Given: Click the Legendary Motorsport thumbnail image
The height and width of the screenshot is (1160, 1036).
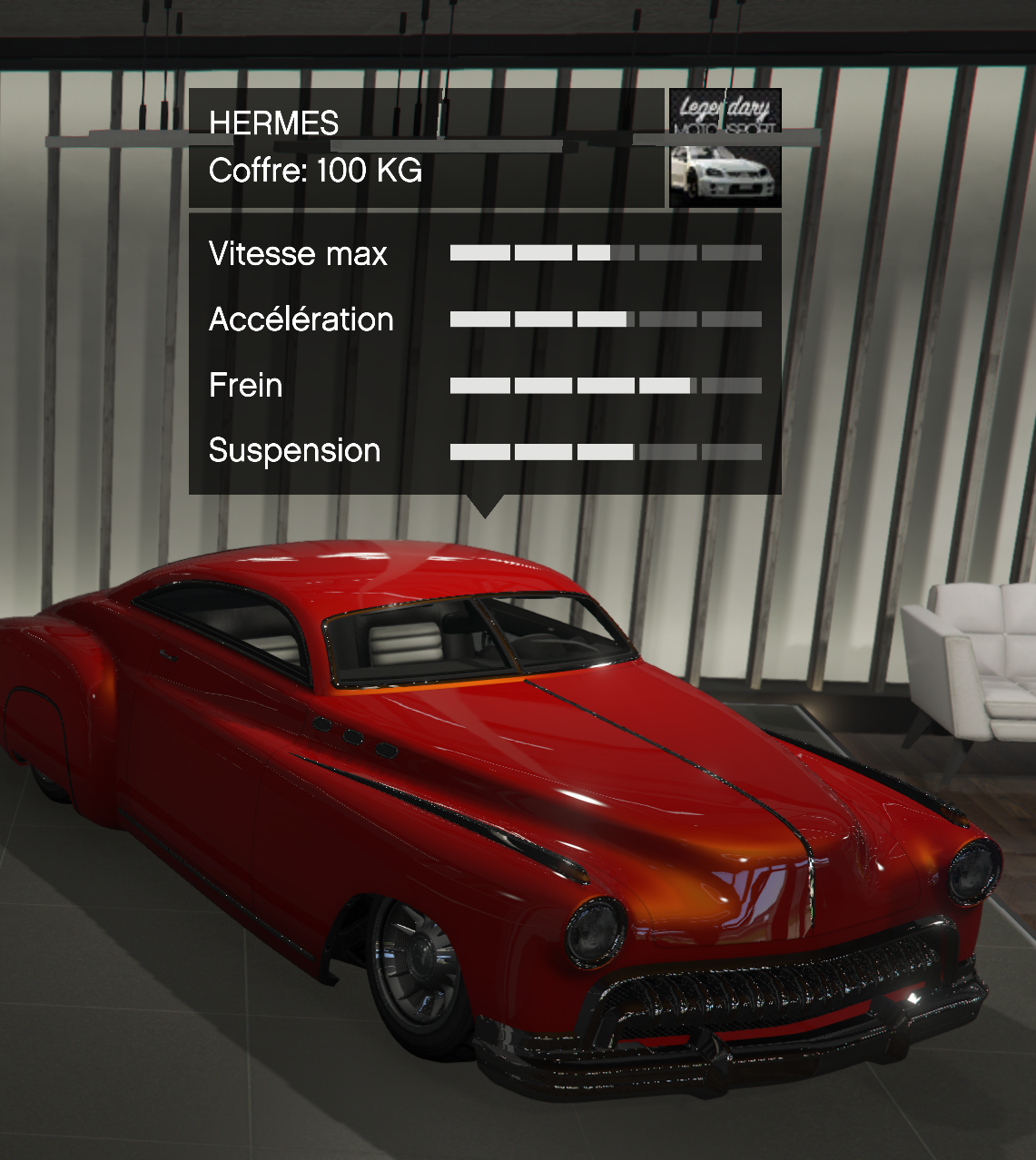Looking at the screenshot, I should 725,148.
